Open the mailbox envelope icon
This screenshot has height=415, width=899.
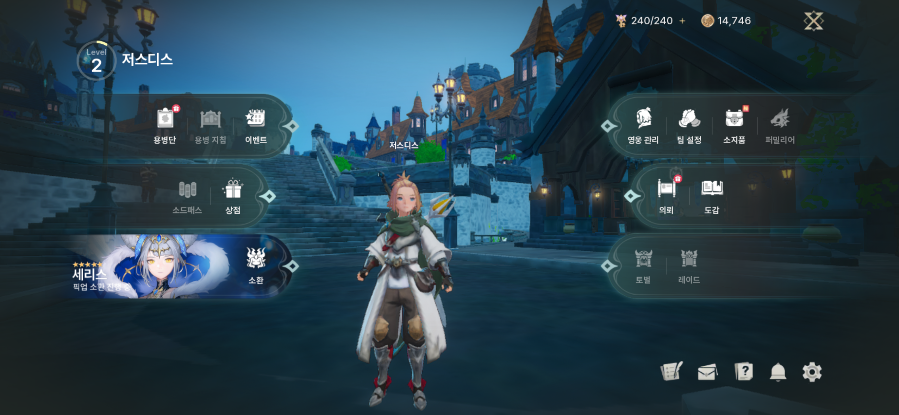707,372
